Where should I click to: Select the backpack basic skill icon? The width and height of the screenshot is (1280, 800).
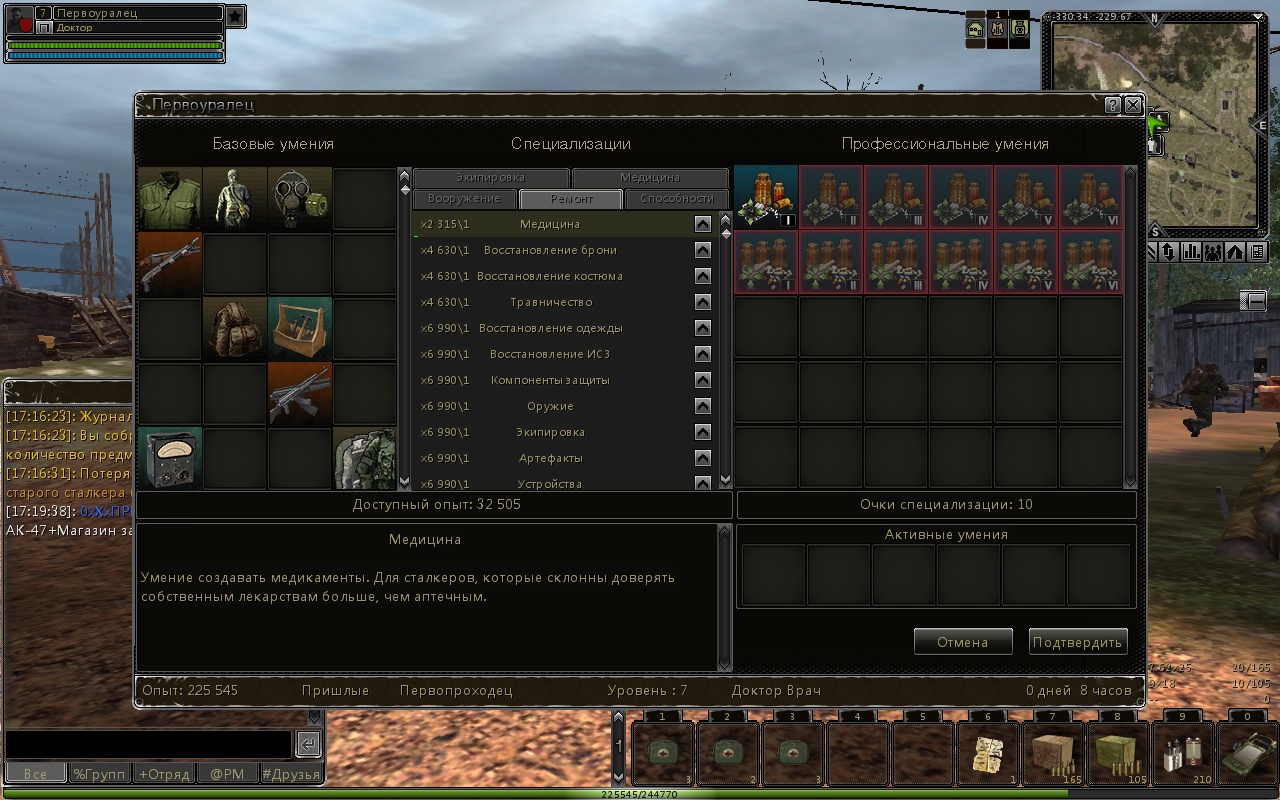coord(235,328)
